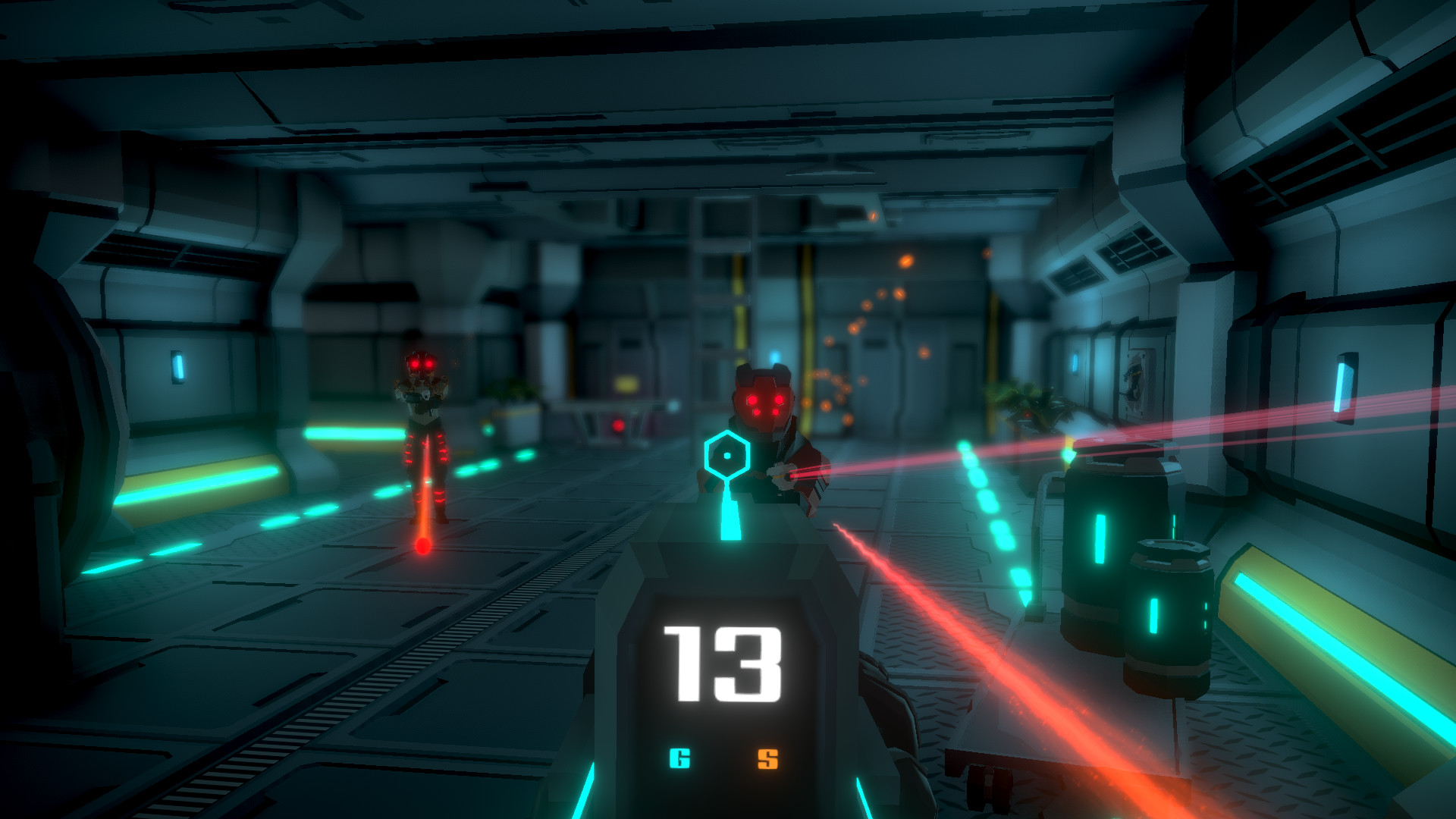1456x819 pixels.
Task: Click the red laser projectile on the left enemy's path
Action: point(422,544)
